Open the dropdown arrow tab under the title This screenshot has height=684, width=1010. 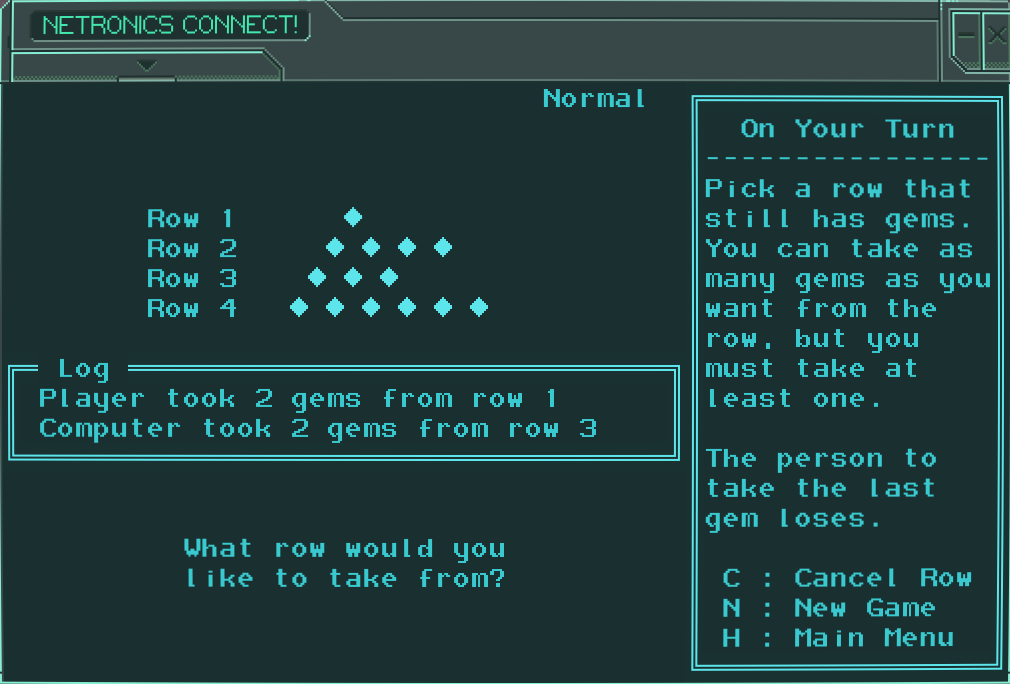[x=147, y=66]
